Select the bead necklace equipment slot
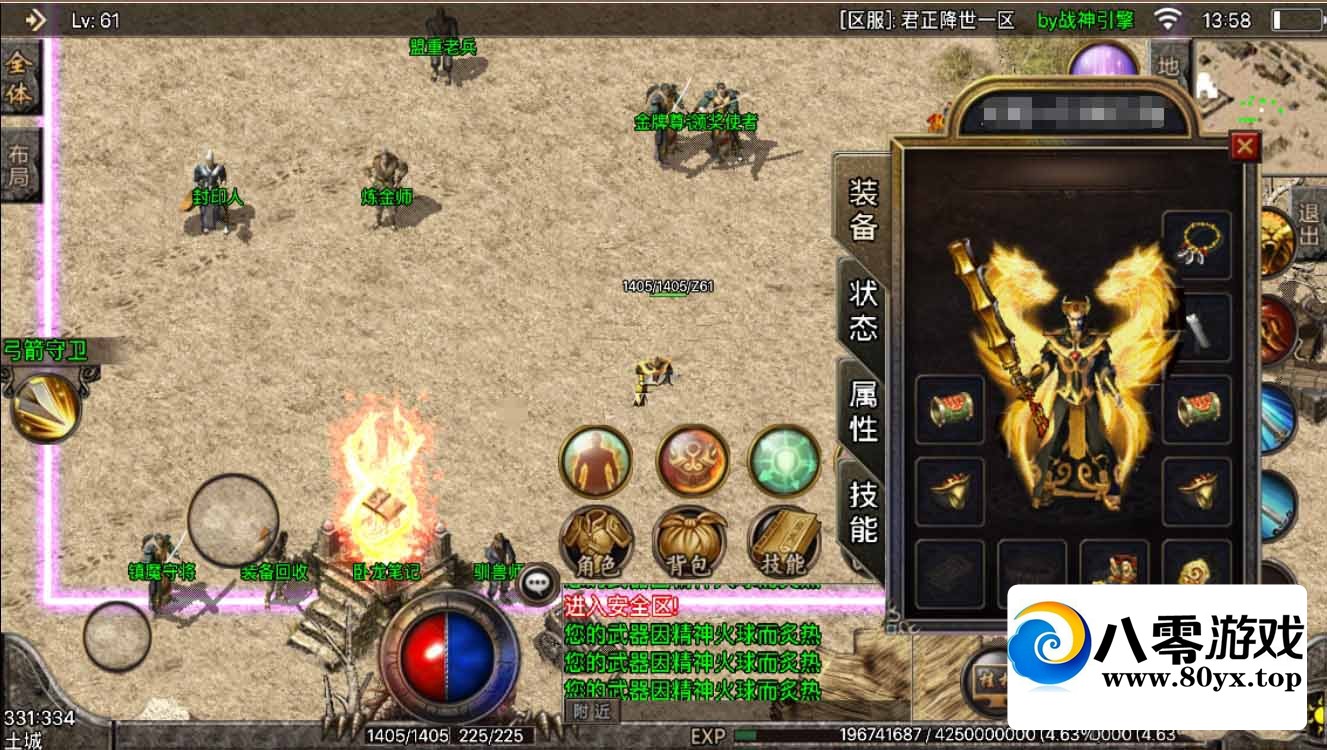1327x750 pixels. 1197,244
